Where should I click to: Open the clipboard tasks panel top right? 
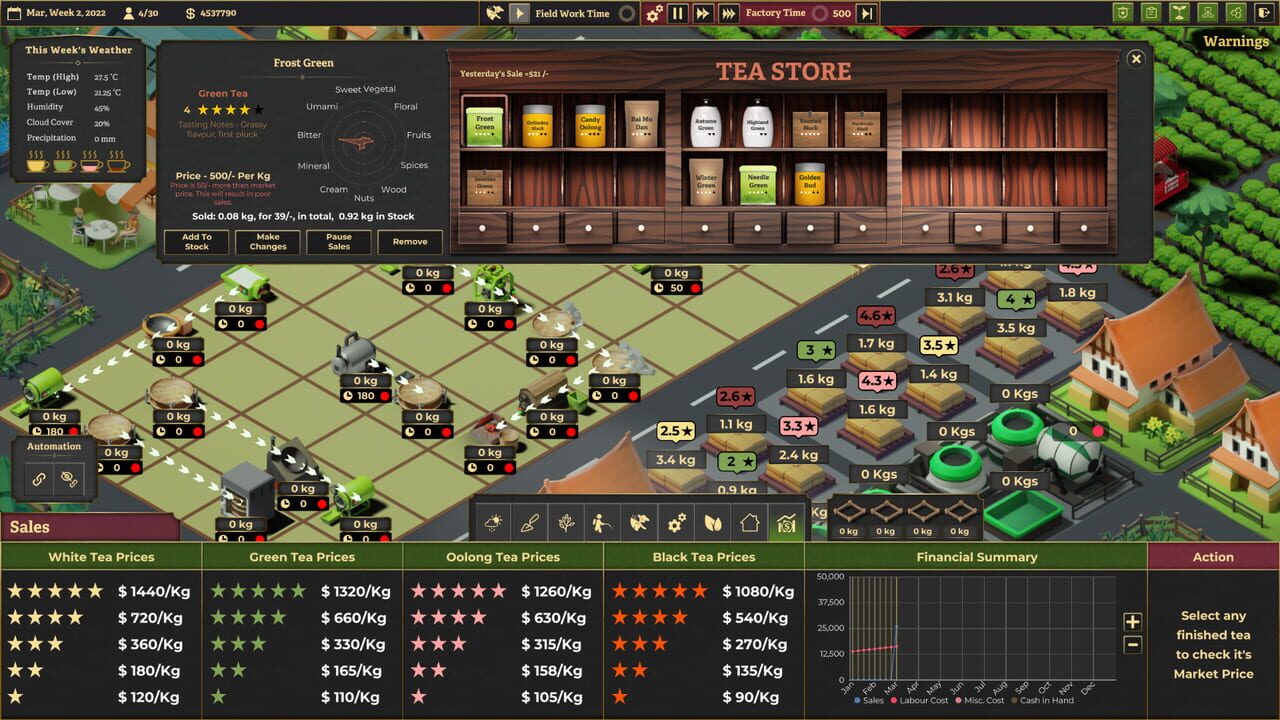point(1151,13)
